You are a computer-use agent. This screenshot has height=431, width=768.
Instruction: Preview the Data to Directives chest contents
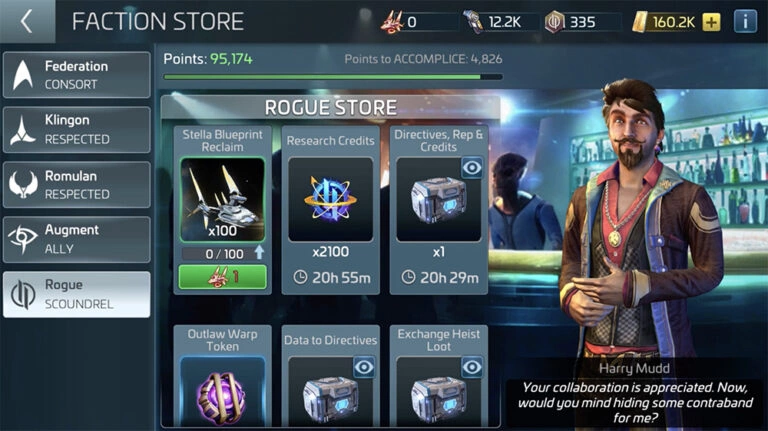tap(364, 367)
